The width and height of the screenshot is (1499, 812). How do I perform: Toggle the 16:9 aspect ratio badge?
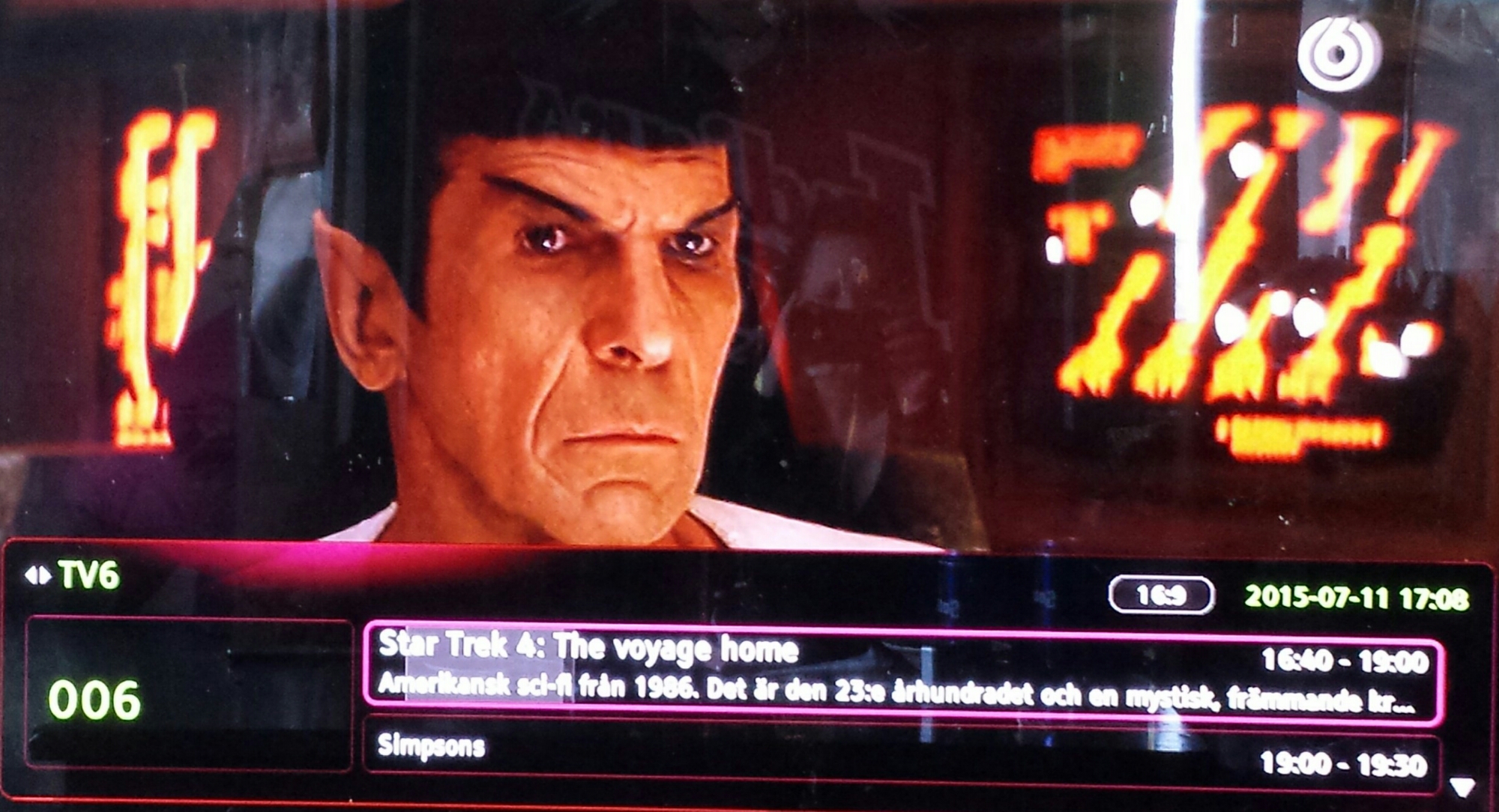point(1160,596)
